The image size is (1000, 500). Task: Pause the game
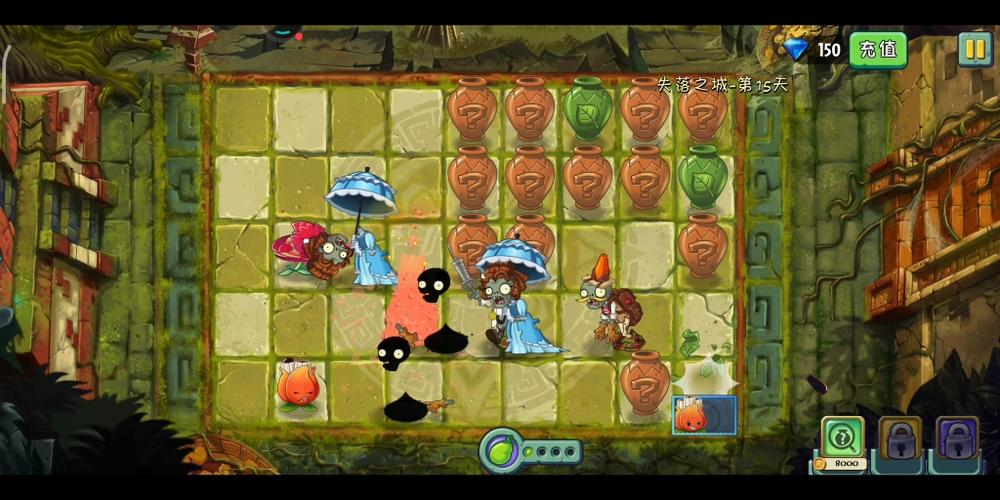point(974,49)
